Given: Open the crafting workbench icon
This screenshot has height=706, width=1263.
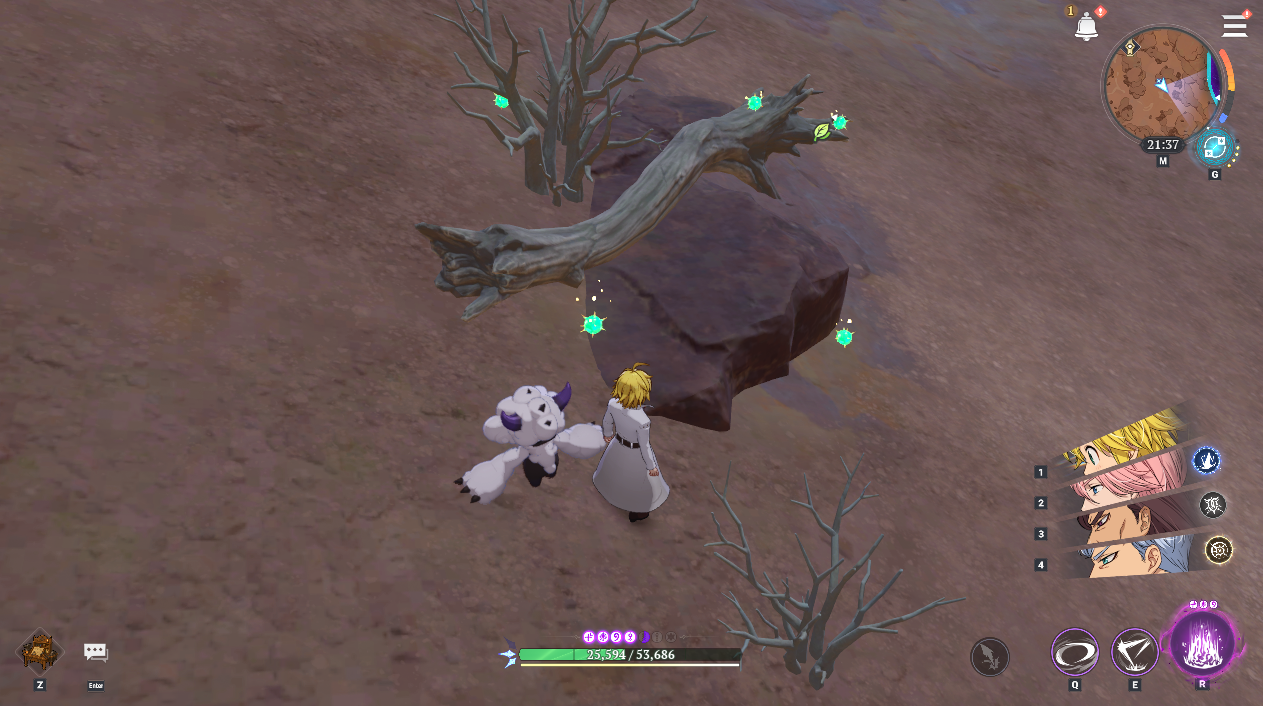Looking at the screenshot, I should click(40, 652).
